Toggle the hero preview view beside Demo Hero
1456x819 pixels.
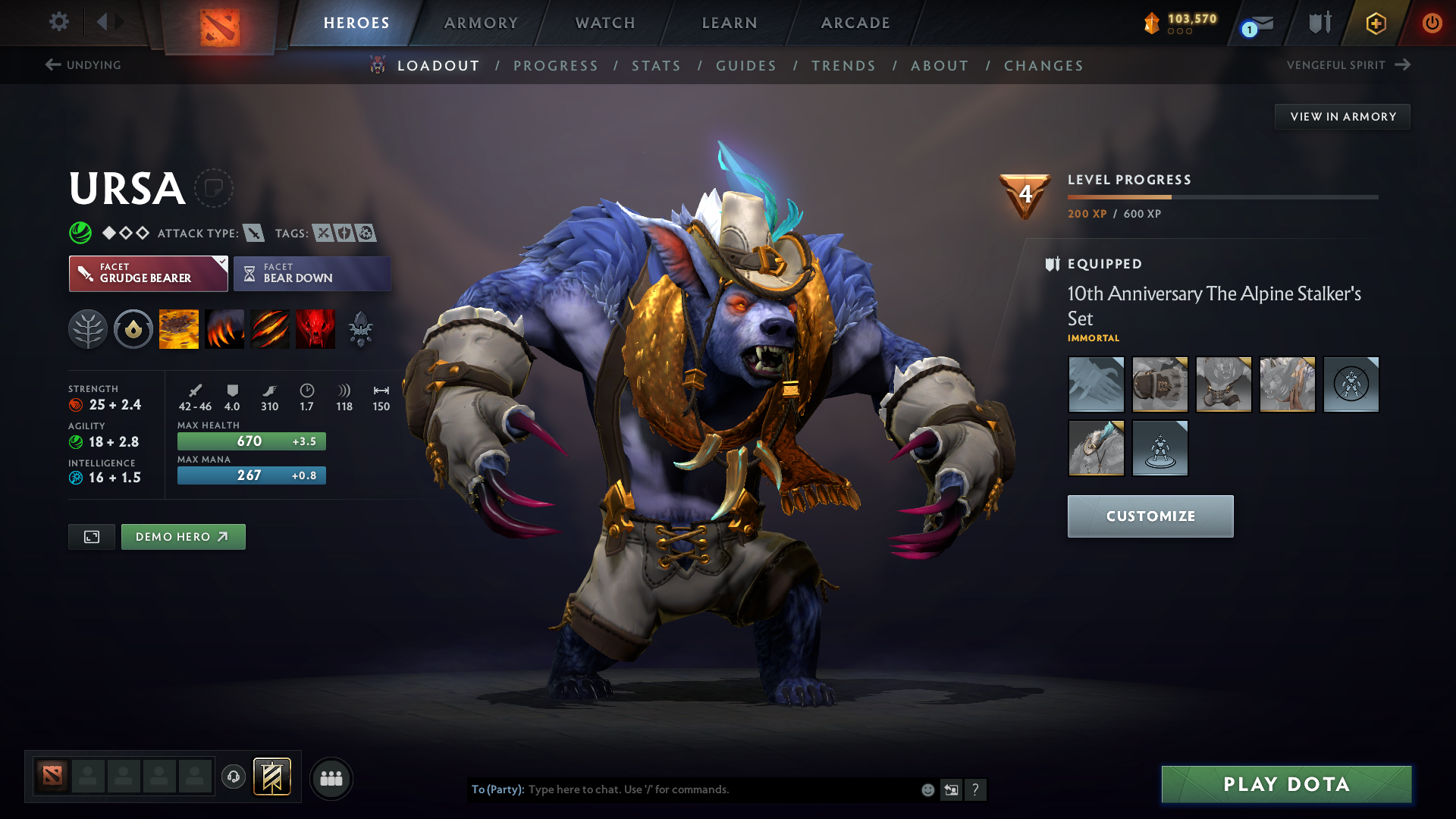(91, 536)
